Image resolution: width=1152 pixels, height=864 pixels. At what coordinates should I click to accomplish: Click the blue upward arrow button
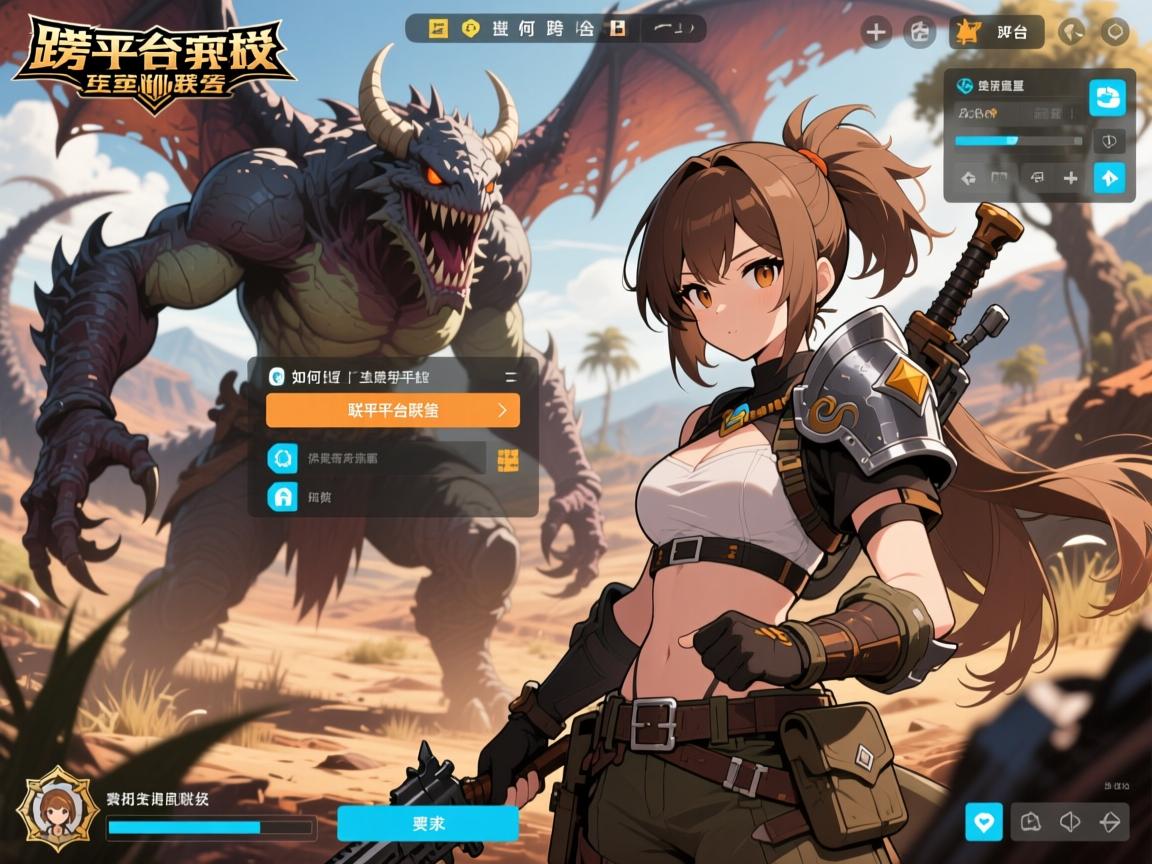click(x=1109, y=178)
